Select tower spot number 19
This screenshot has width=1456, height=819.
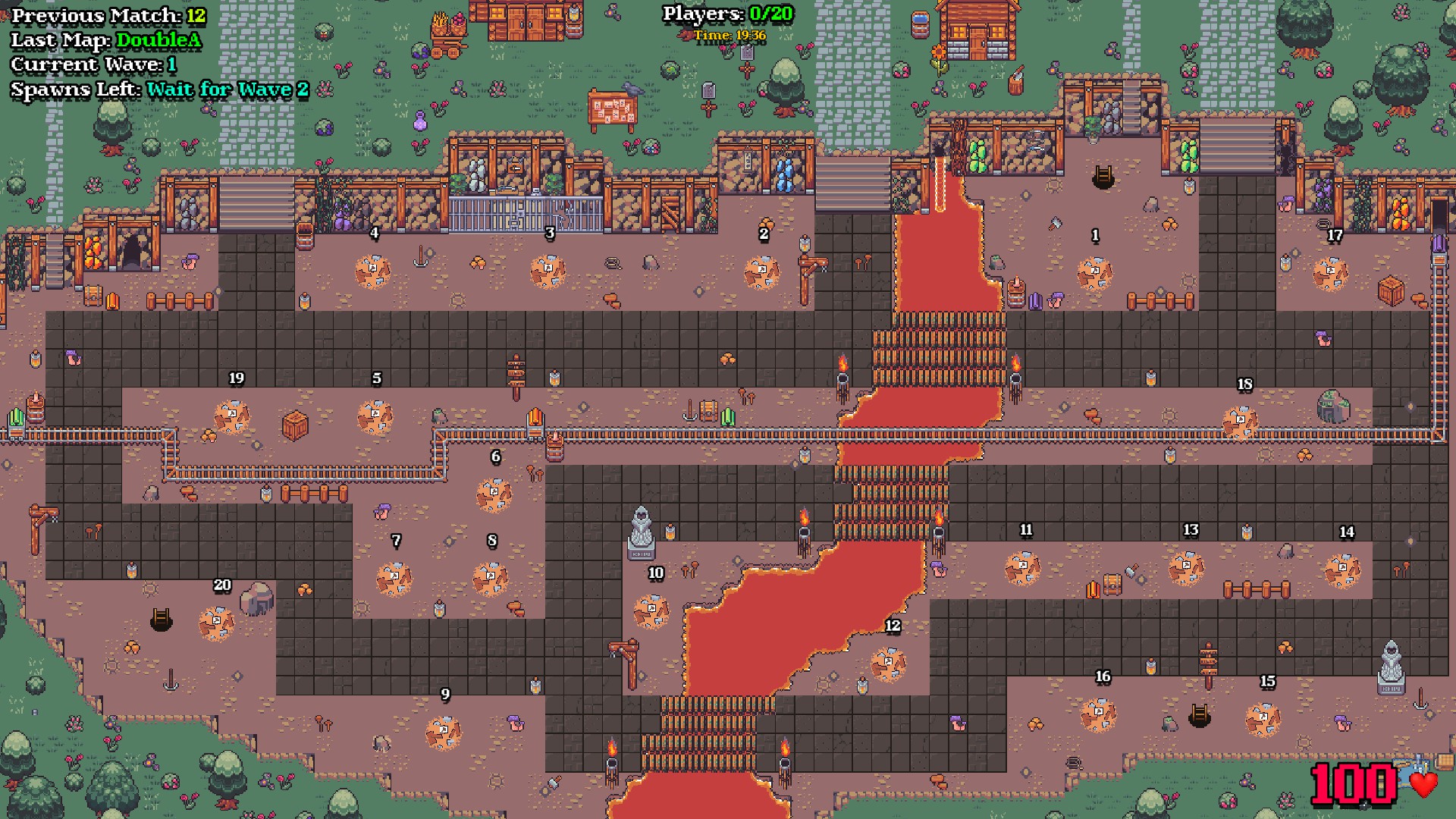click(x=232, y=417)
